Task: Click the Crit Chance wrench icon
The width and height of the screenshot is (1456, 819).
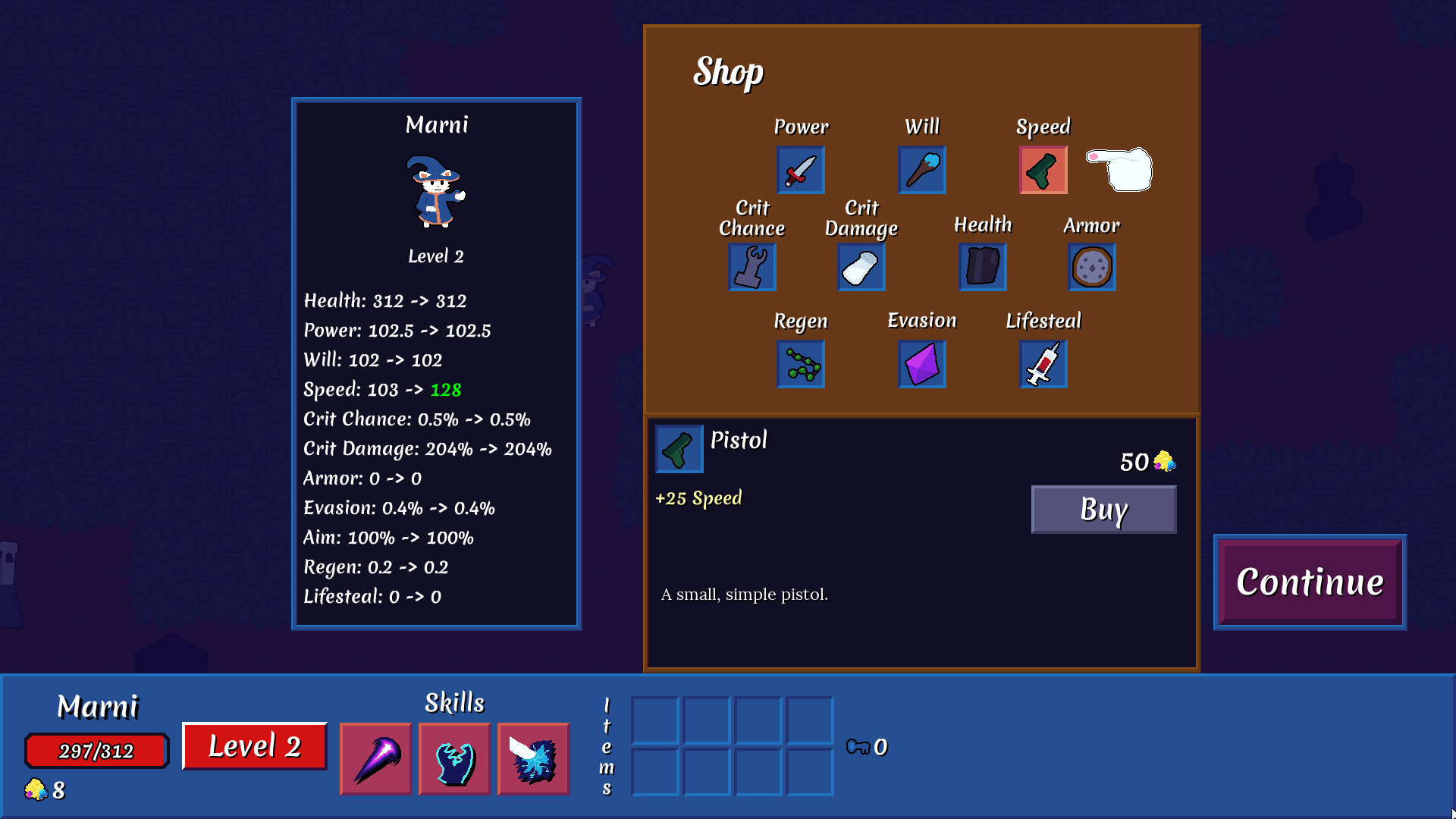Action: (752, 267)
